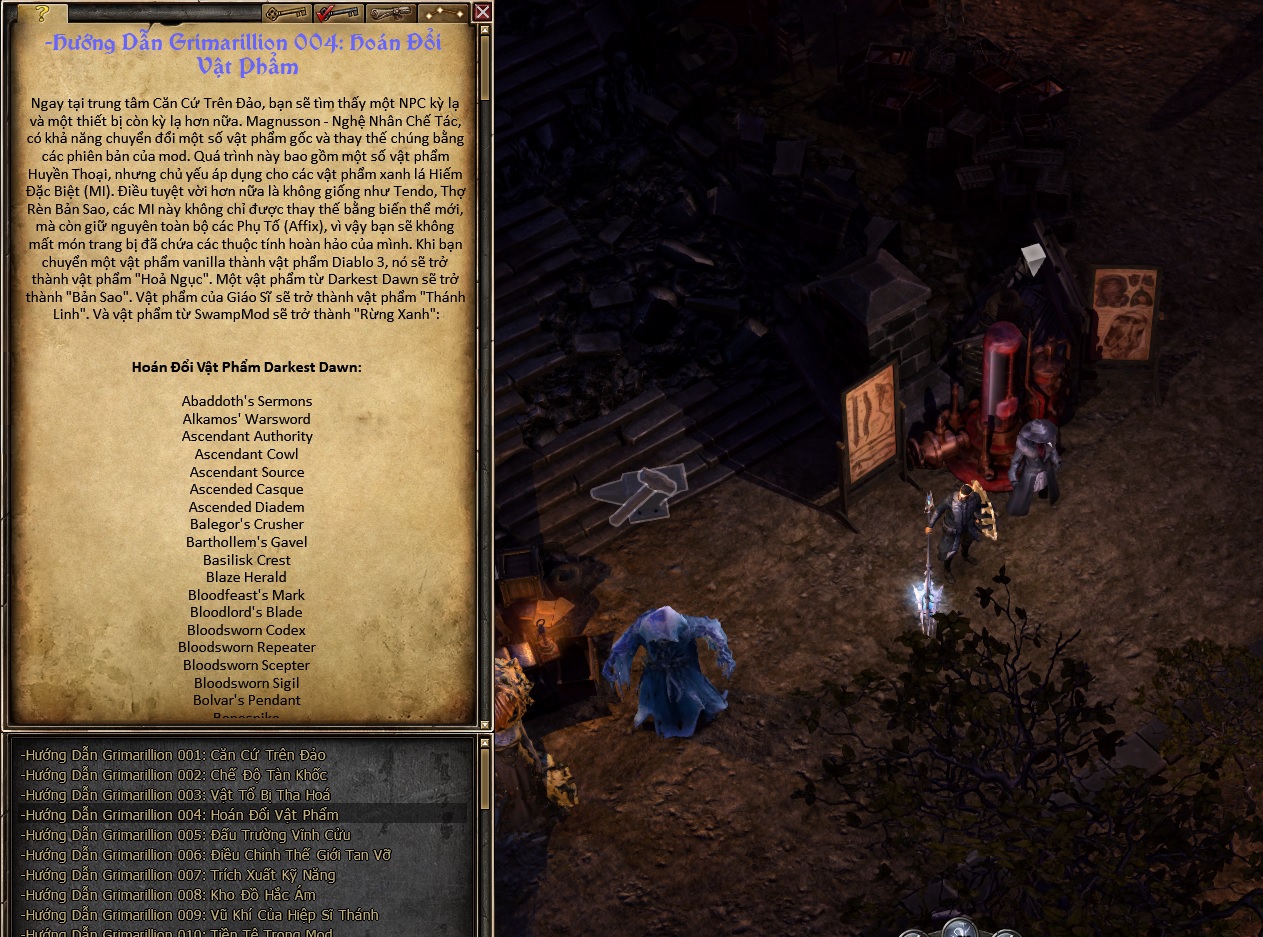
Task: Select guide 001: Căn Cứ Trên Đảo
Action: [173, 755]
